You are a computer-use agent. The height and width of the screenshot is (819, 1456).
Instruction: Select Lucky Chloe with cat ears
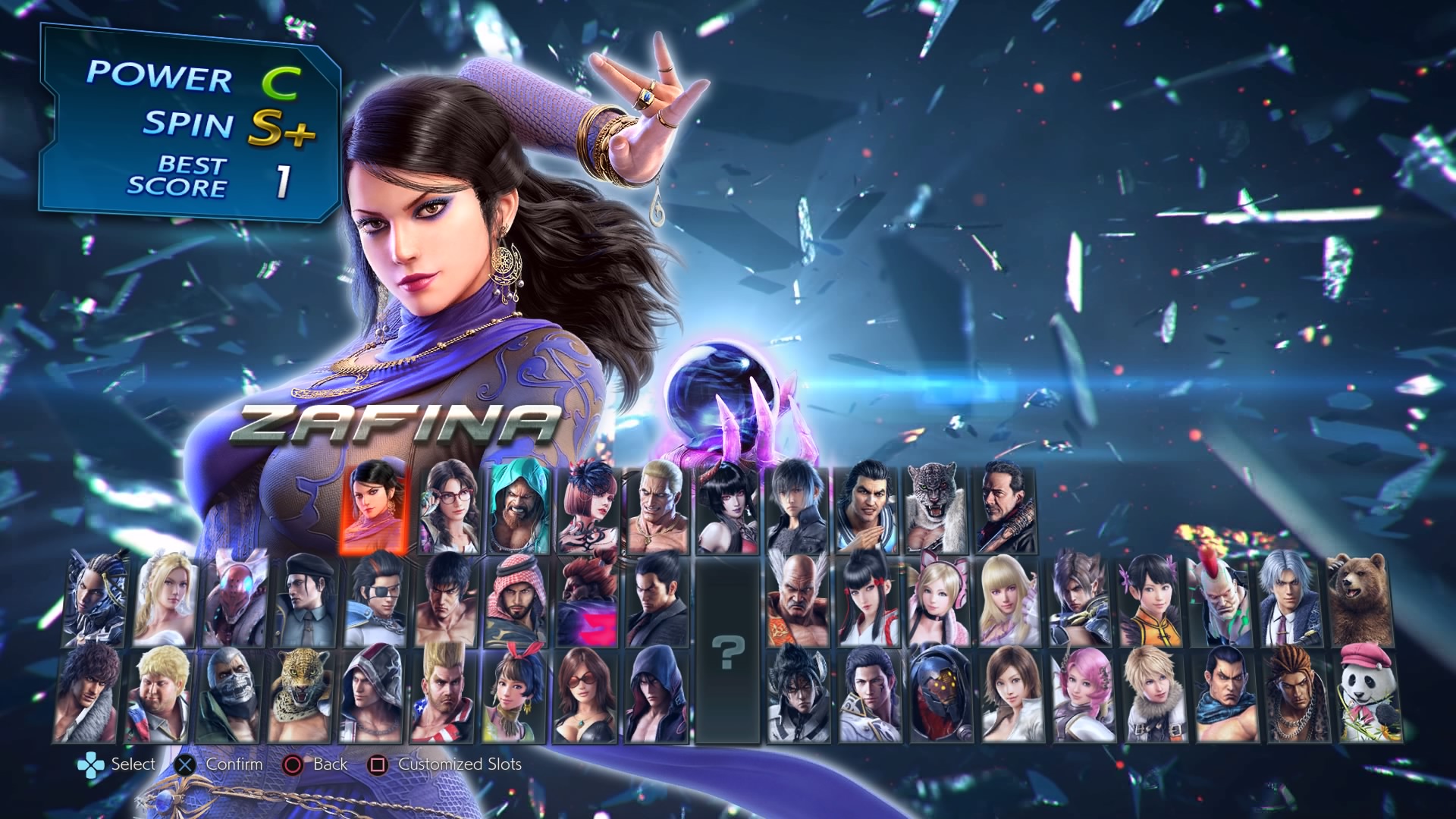click(x=939, y=601)
